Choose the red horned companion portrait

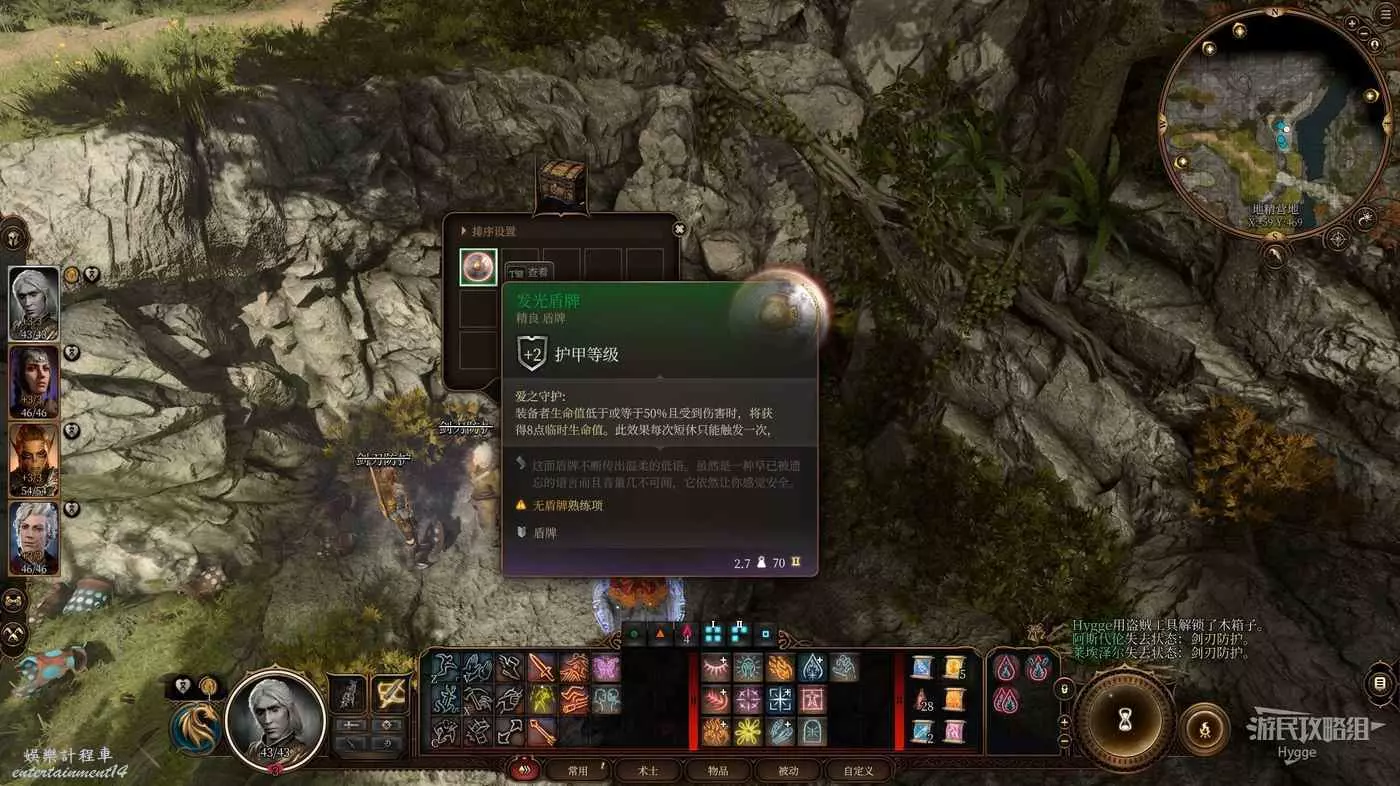34,460
